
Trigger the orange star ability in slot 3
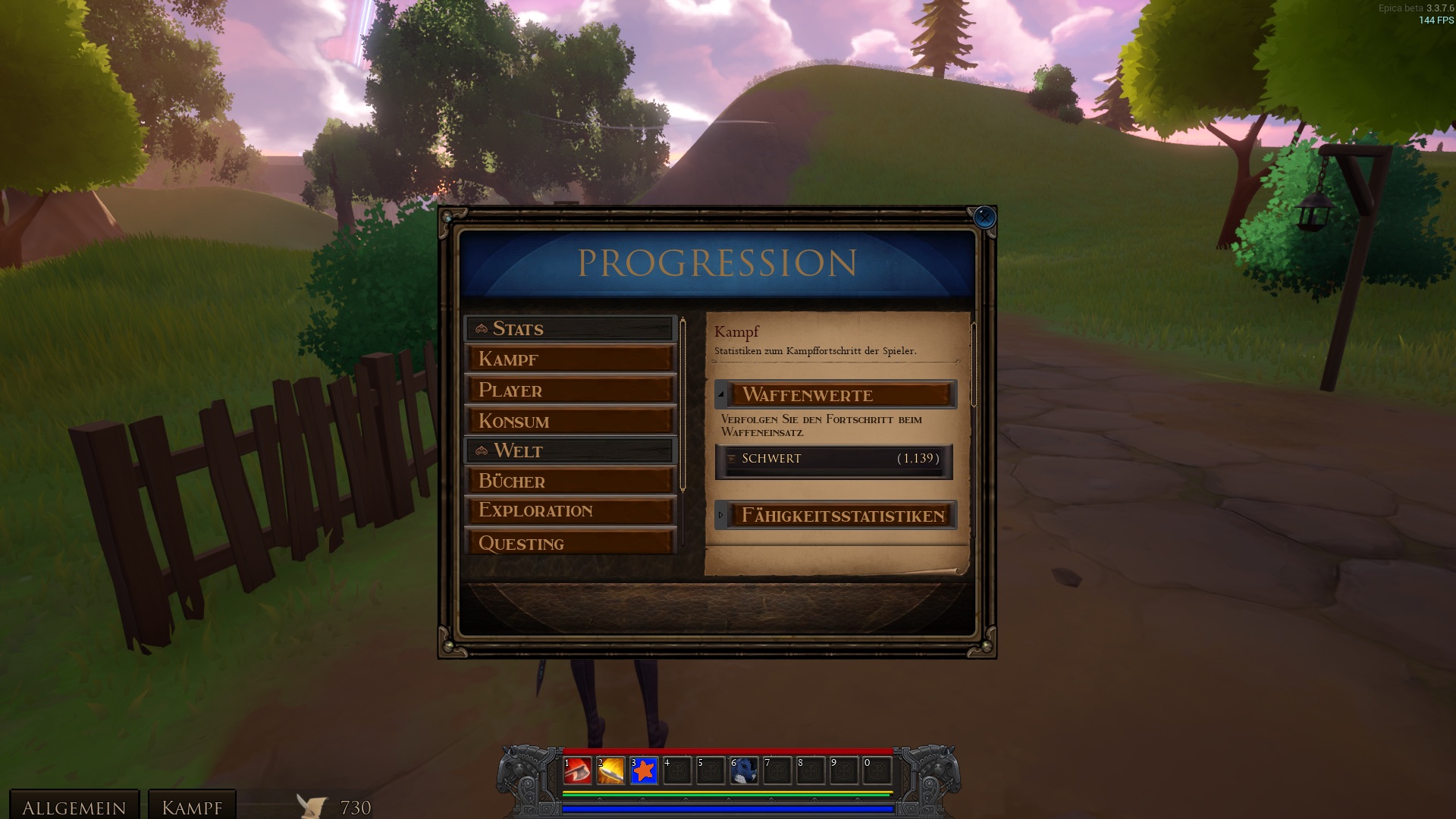(x=644, y=771)
